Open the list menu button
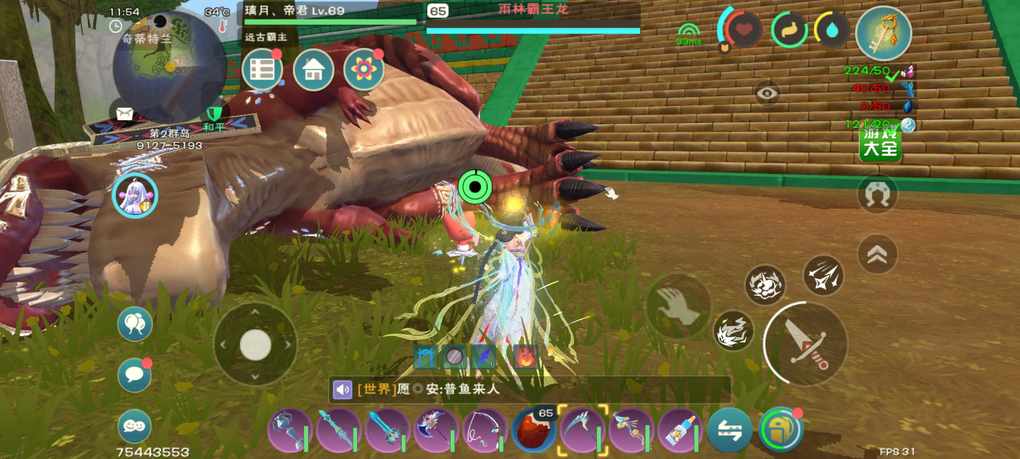This screenshot has height=459, width=1020. [x=262, y=69]
